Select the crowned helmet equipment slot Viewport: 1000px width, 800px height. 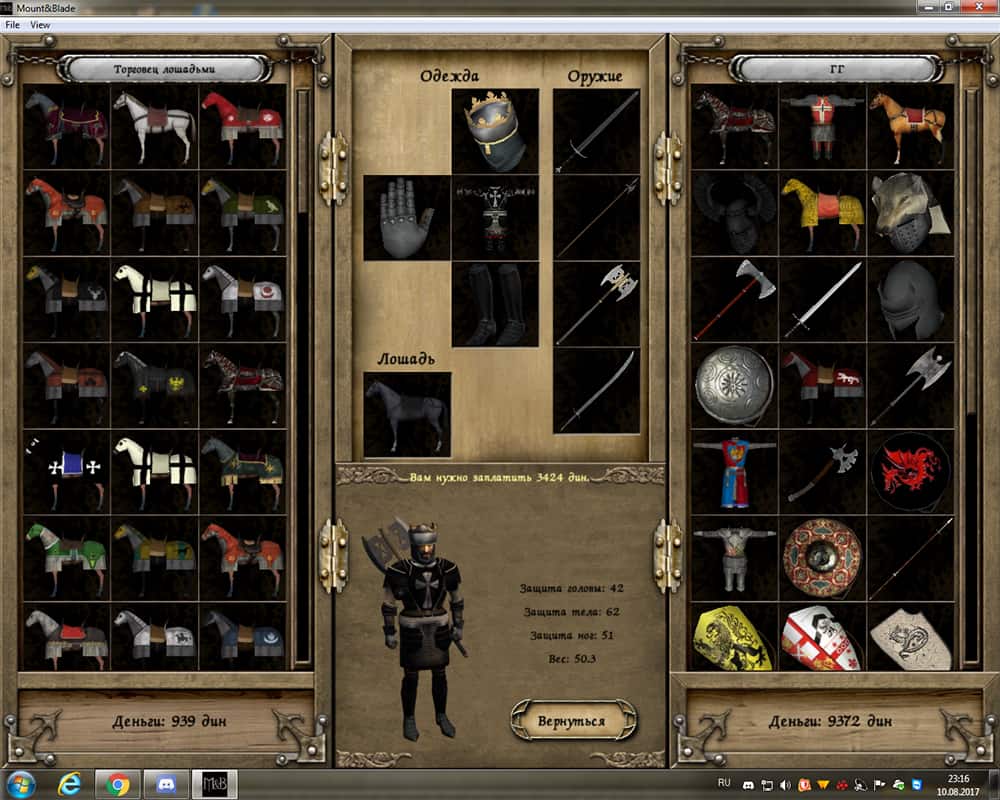[495, 131]
